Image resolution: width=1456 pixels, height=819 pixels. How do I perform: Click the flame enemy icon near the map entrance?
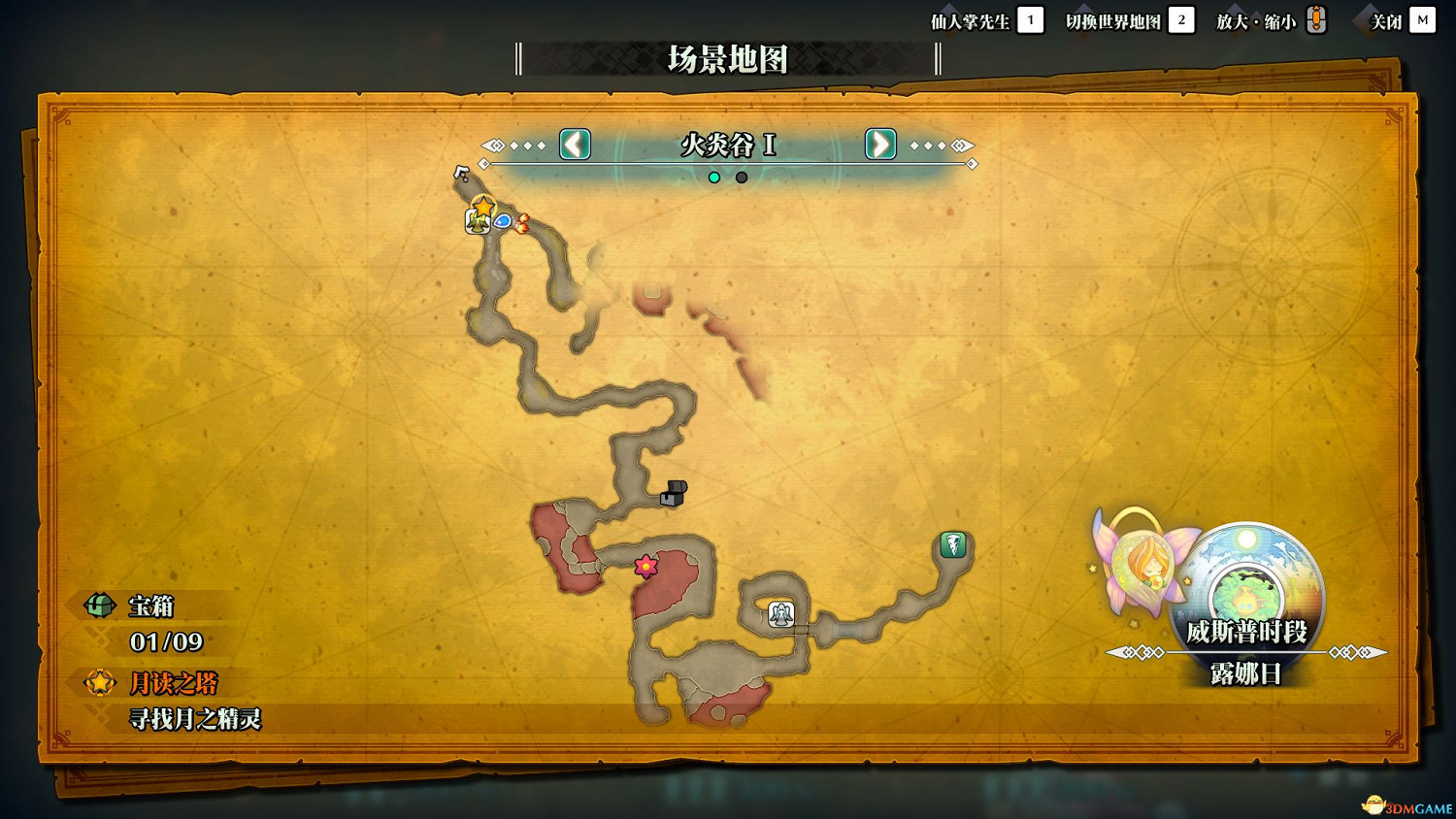tap(525, 221)
